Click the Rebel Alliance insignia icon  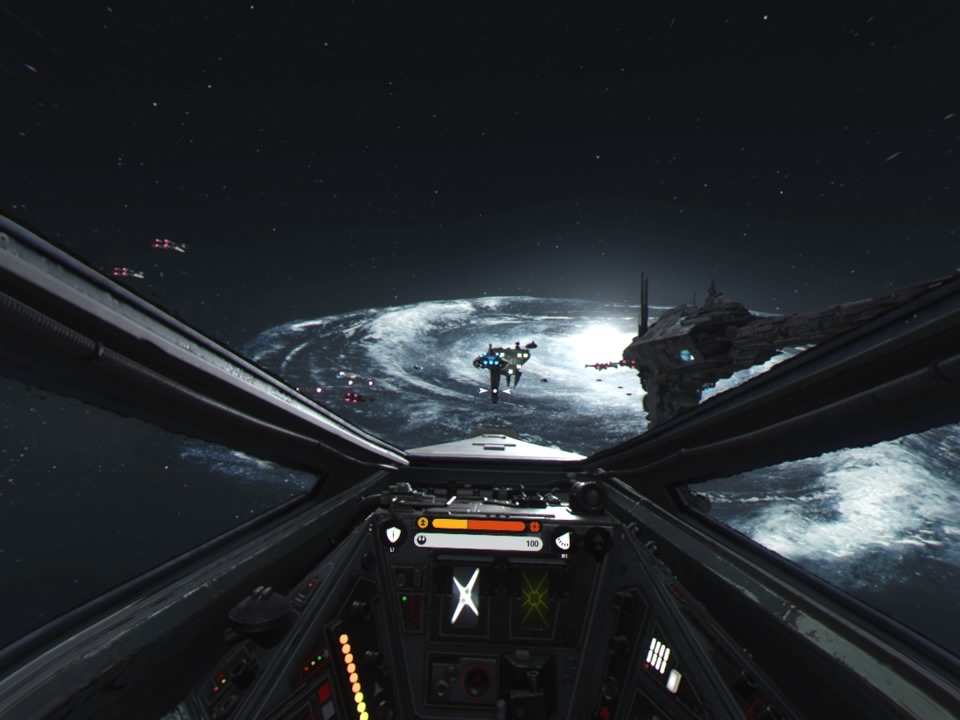pos(423,542)
